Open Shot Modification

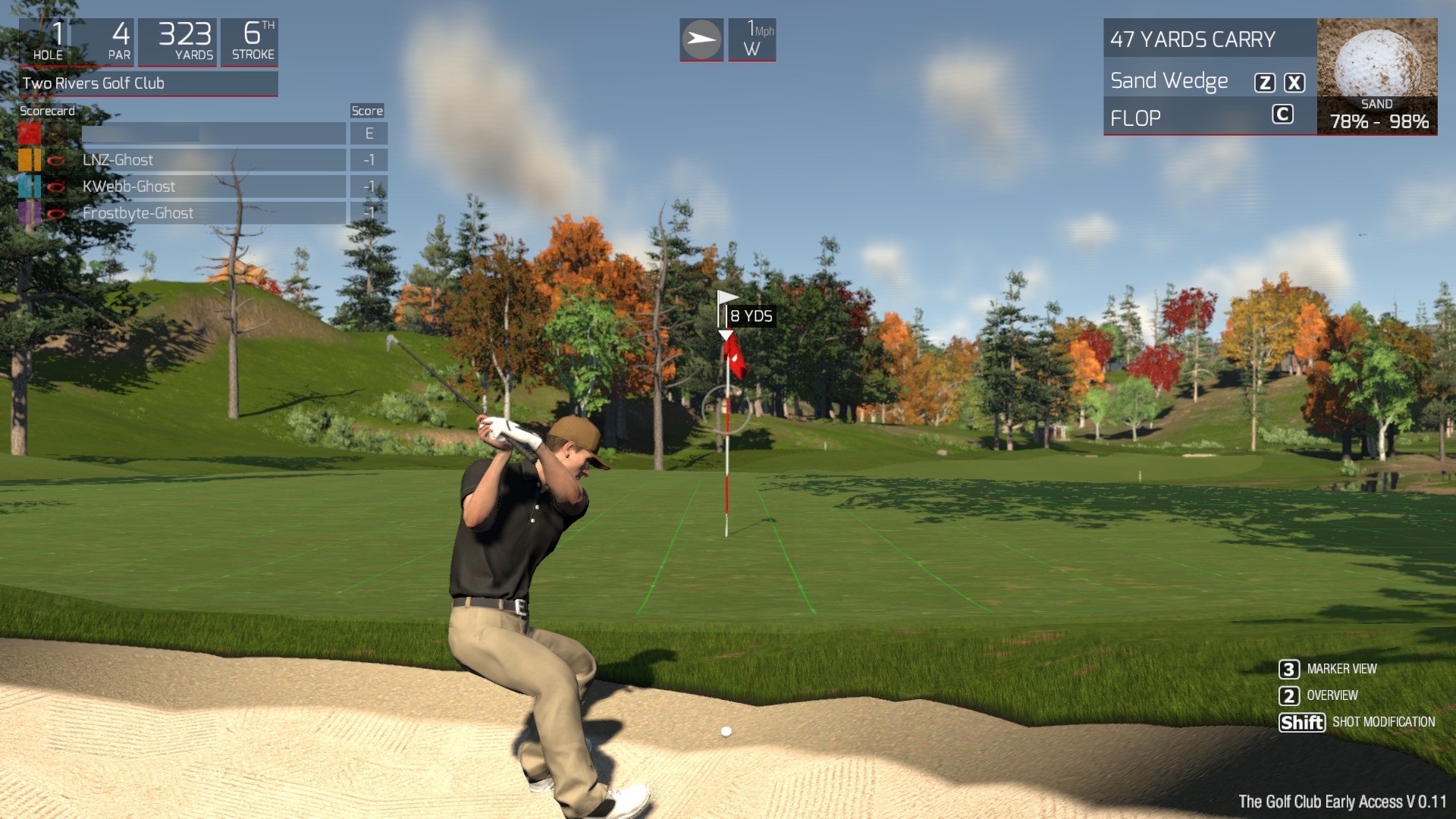click(x=1382, y=722)
